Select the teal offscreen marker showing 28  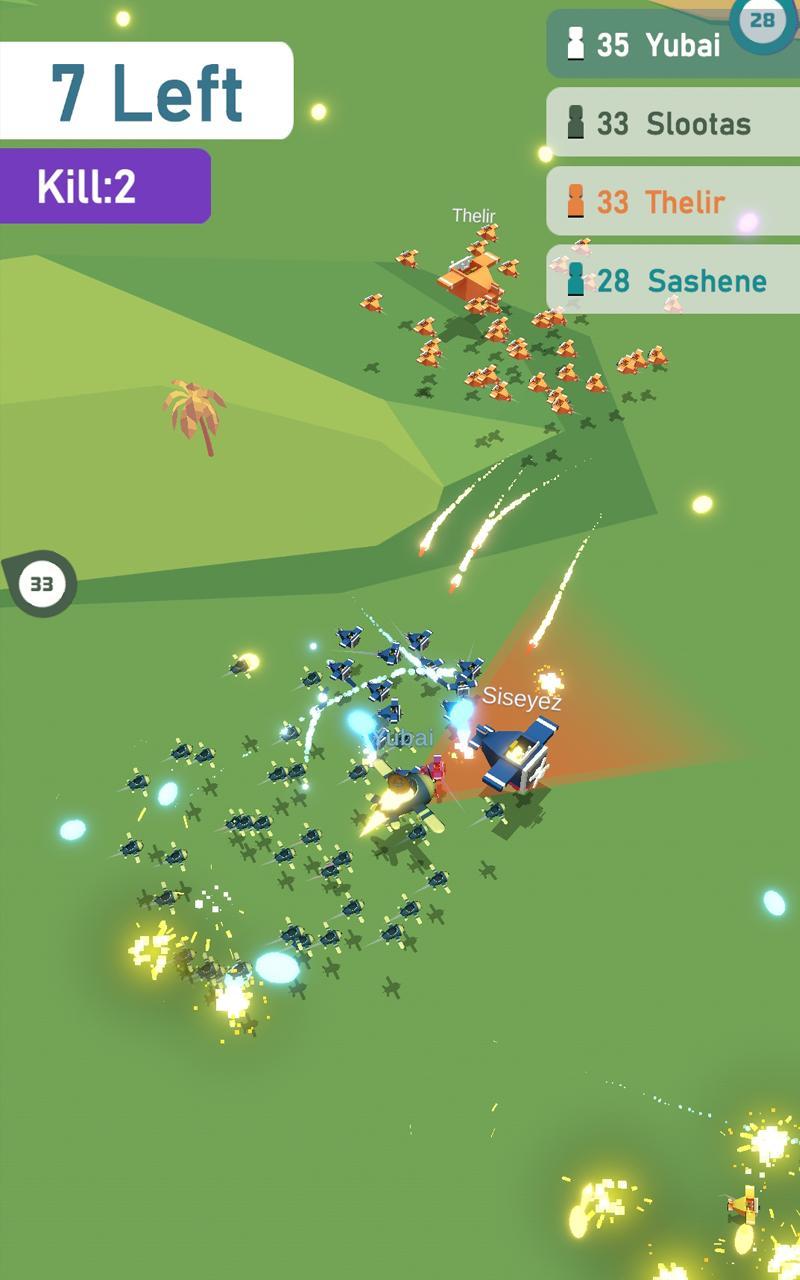[x=763, y=20]
